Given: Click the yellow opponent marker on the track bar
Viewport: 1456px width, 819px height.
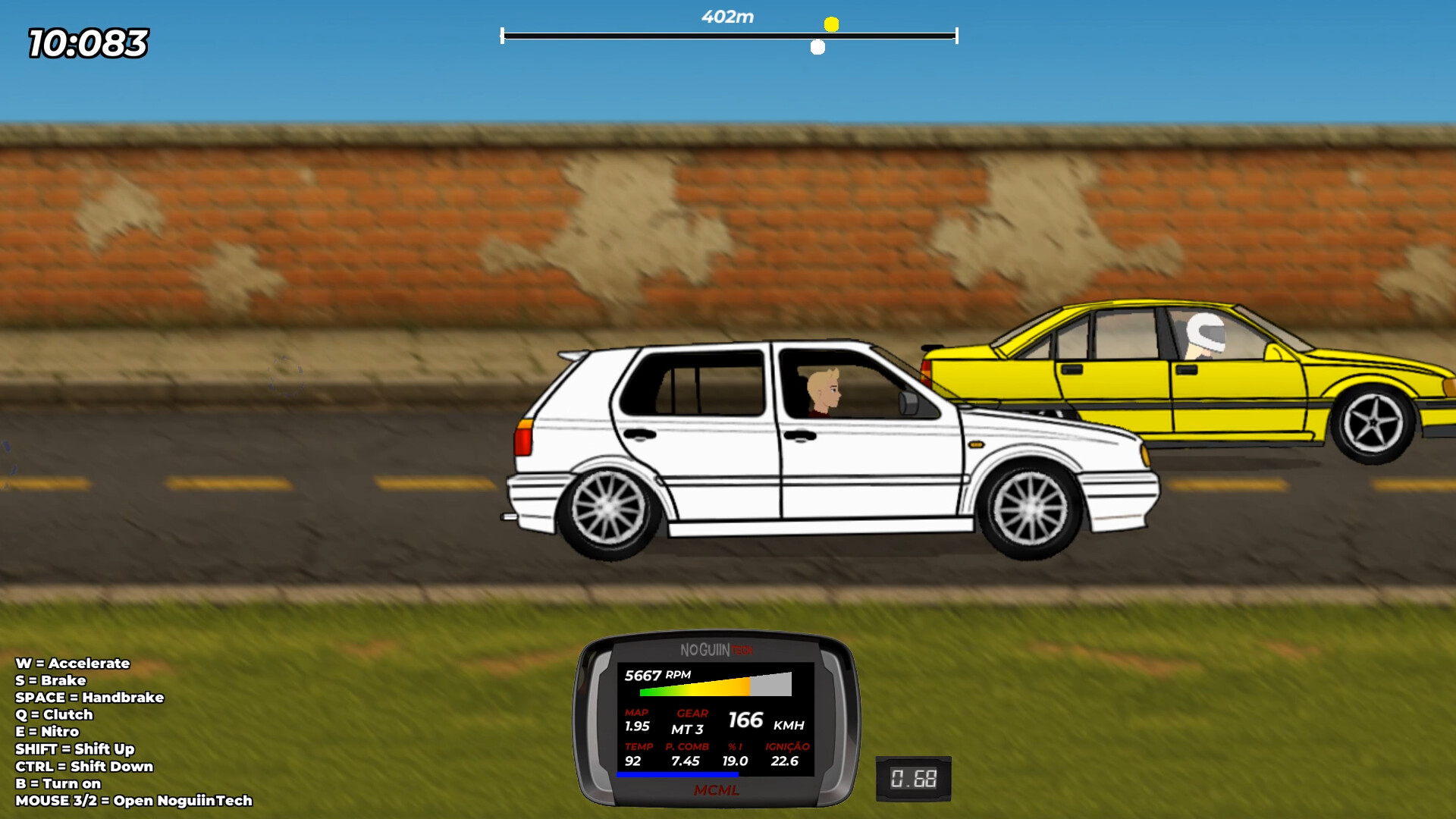Looking at the screenshot, I should (x=833, y=24).
